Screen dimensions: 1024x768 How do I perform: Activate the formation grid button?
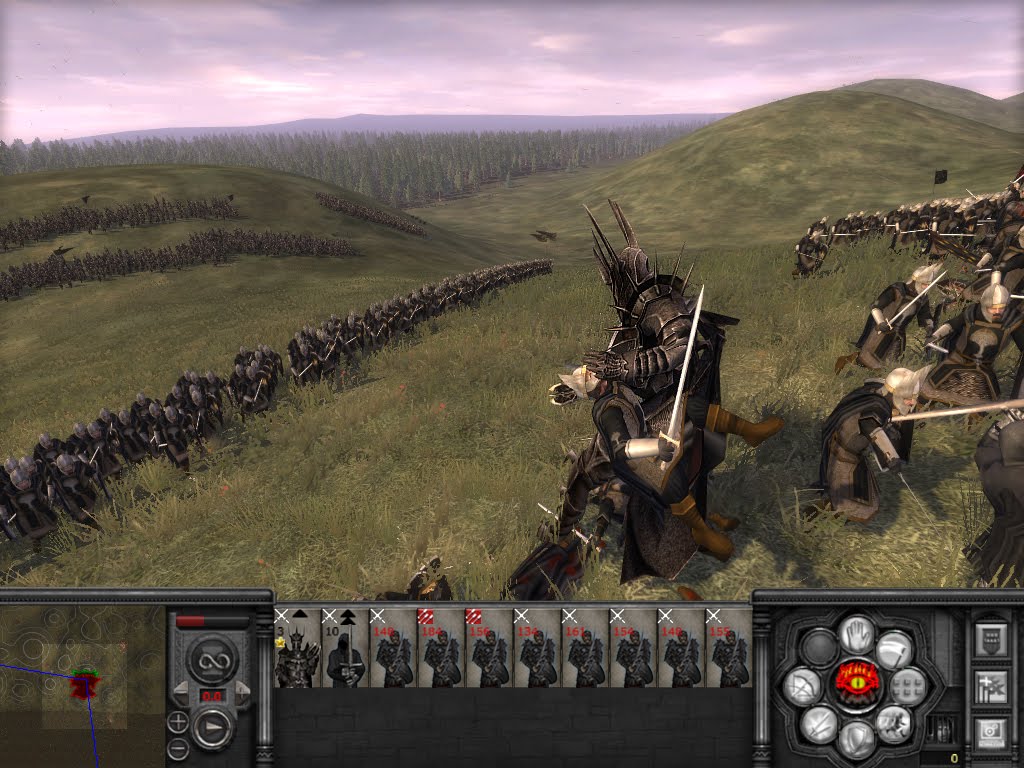coord(908,685)
